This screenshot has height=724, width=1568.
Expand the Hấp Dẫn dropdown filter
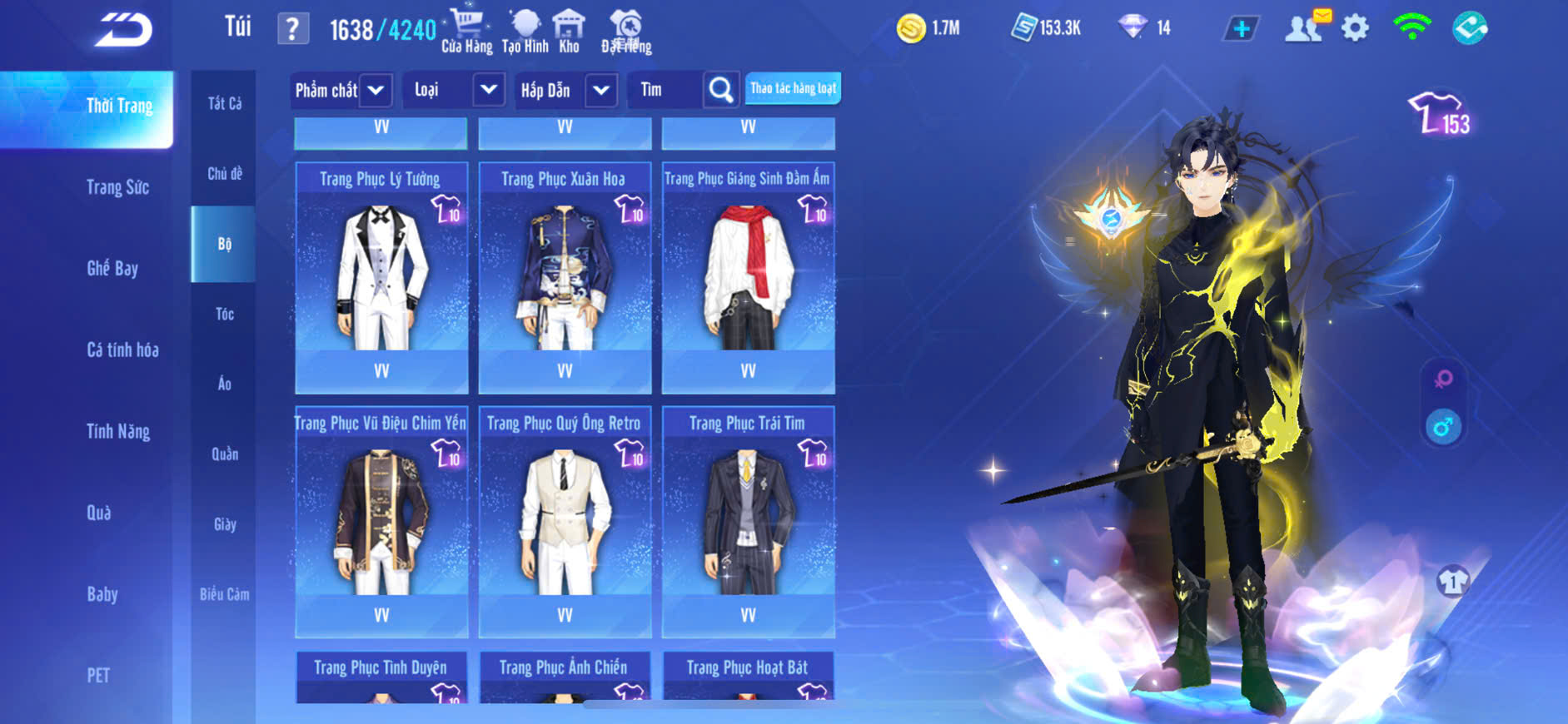click(601, 90)
